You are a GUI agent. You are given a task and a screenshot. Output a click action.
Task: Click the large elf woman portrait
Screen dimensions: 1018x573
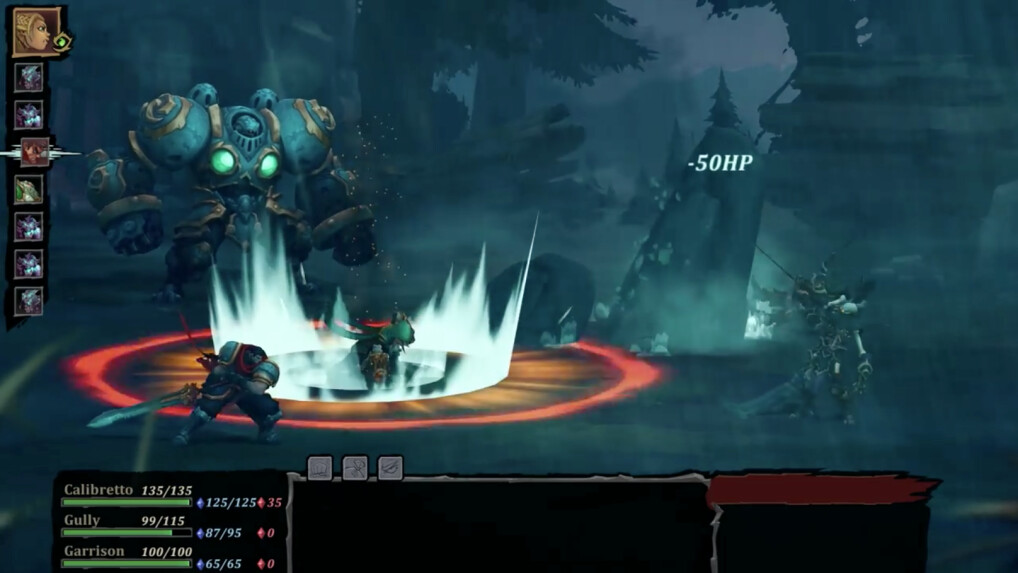pyautogui.click(x=32, y=32)
